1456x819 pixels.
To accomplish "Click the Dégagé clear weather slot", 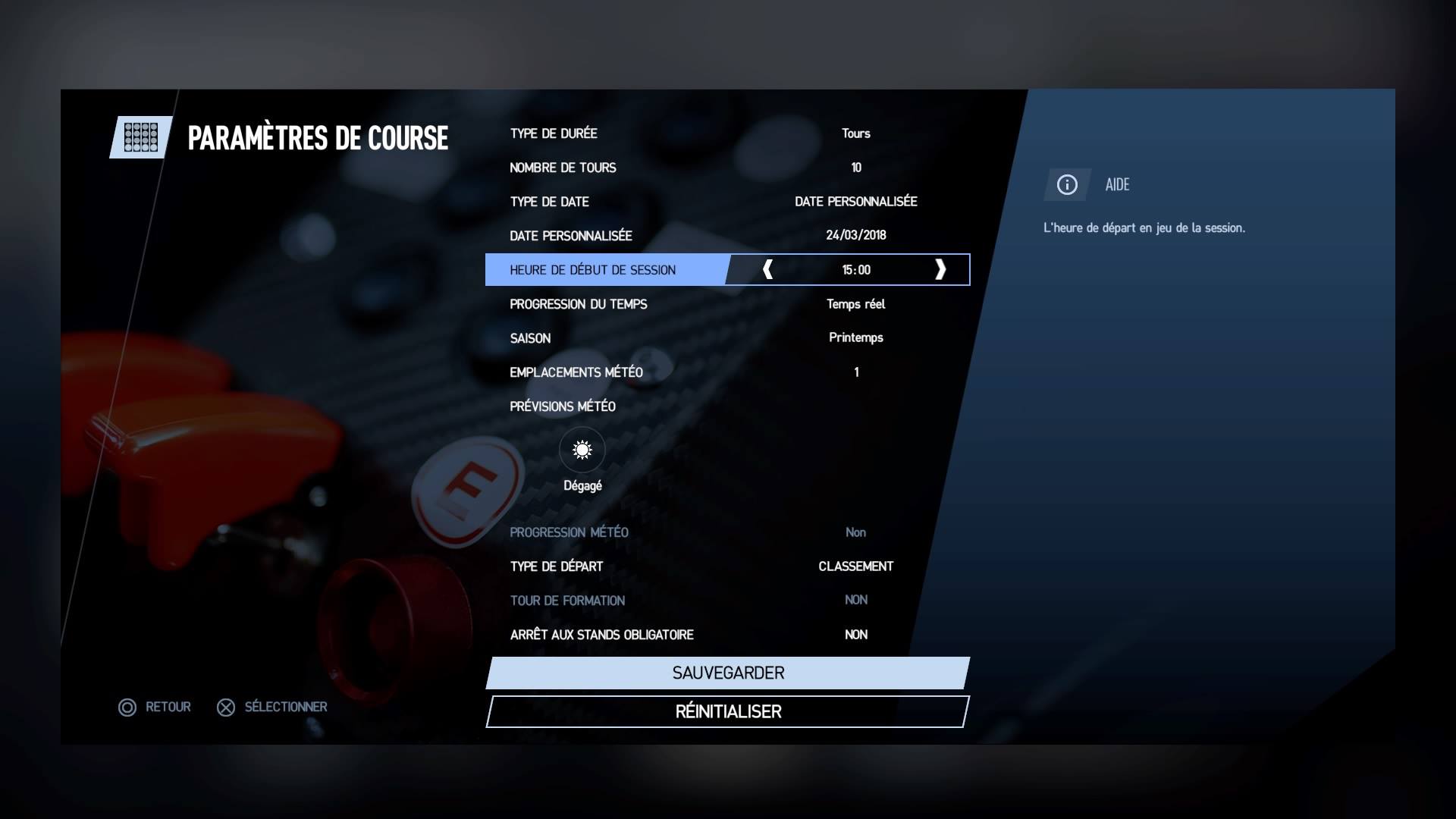I will tap(582, 450).
